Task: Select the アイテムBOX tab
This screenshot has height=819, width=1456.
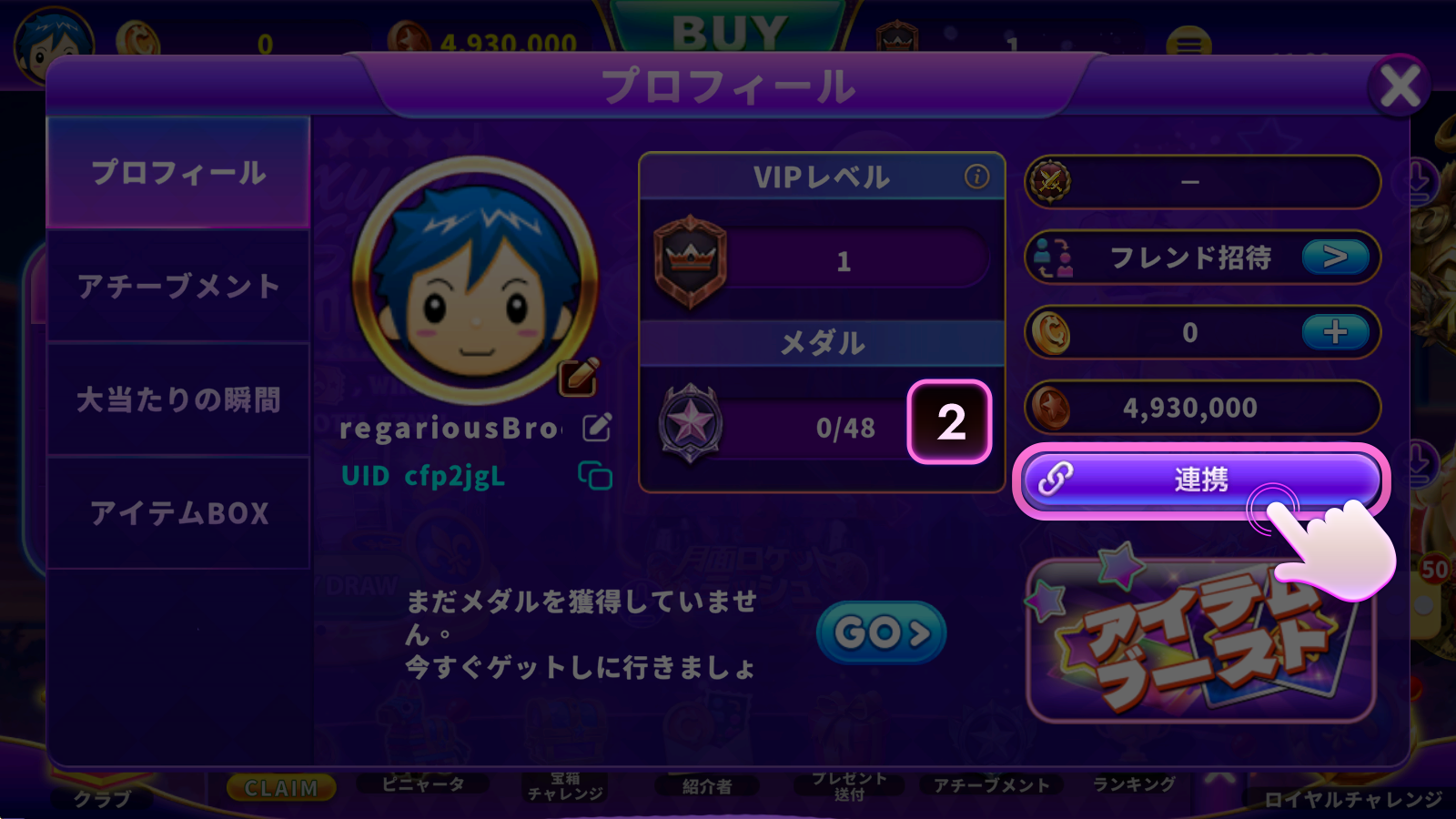Action: click(178, 513)
